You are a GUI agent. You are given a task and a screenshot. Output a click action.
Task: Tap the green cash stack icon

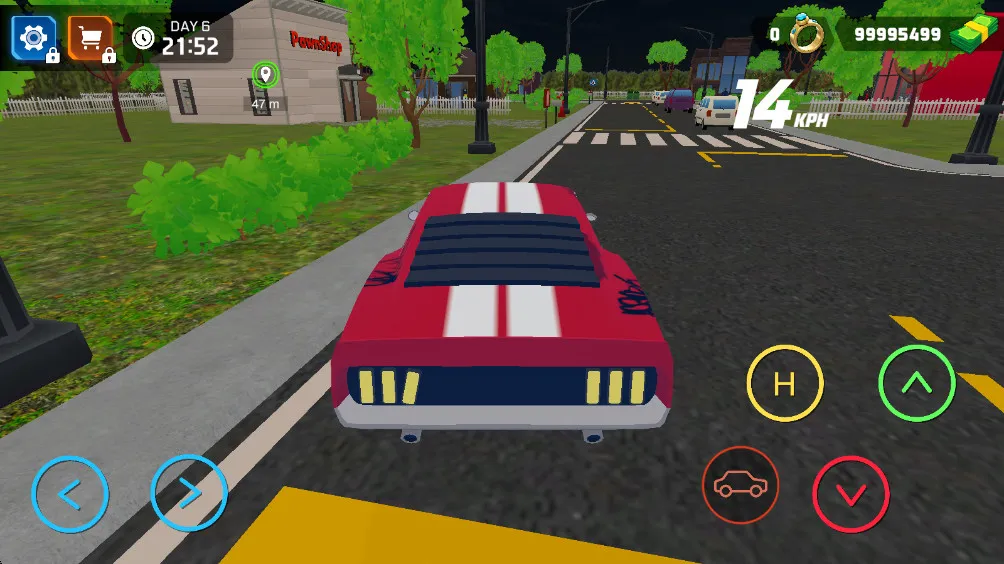click(971, 37)
